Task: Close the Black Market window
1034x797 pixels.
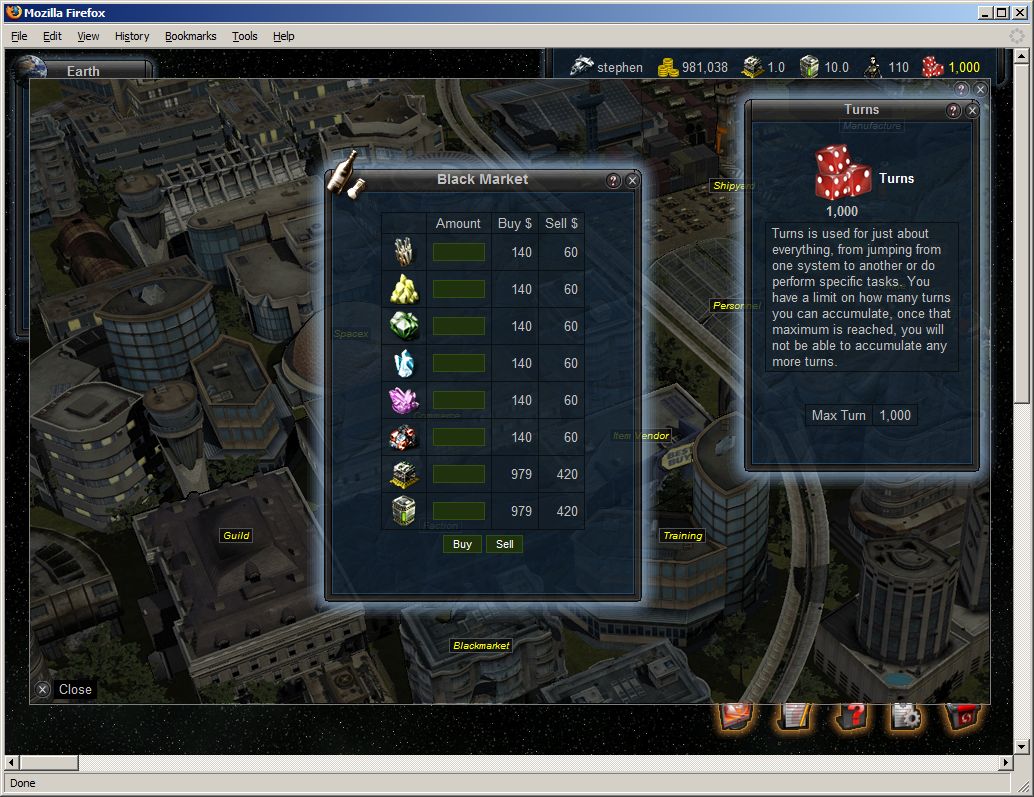Action: pyautogui.click(x=632, y=181)
